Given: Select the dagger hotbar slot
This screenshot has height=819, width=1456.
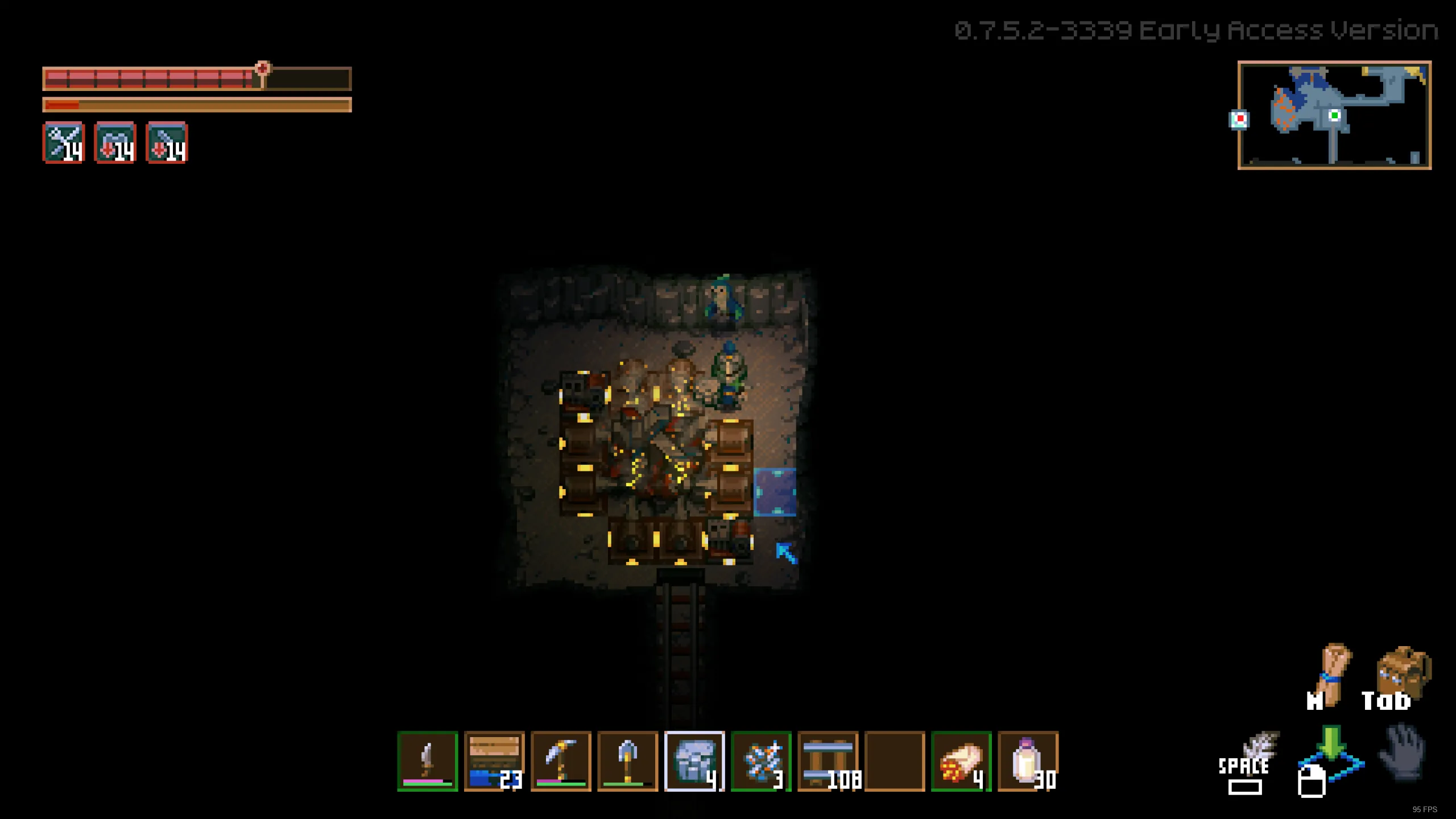Looking at the screenshot, I should [x=428, y=761].
